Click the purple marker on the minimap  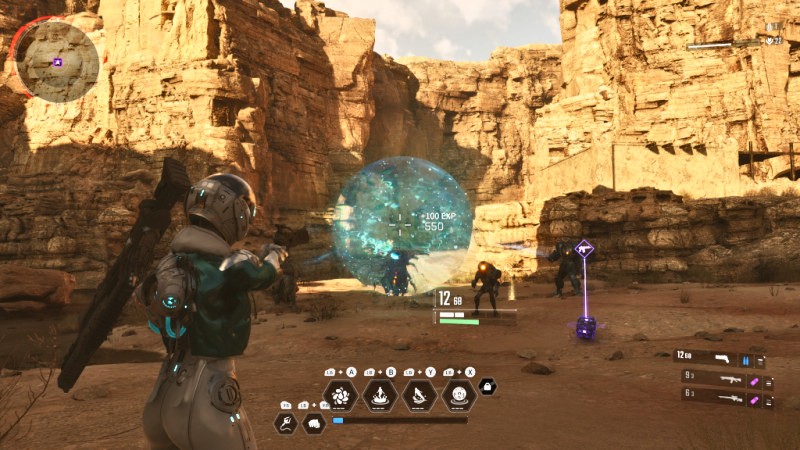coord(58,62)
